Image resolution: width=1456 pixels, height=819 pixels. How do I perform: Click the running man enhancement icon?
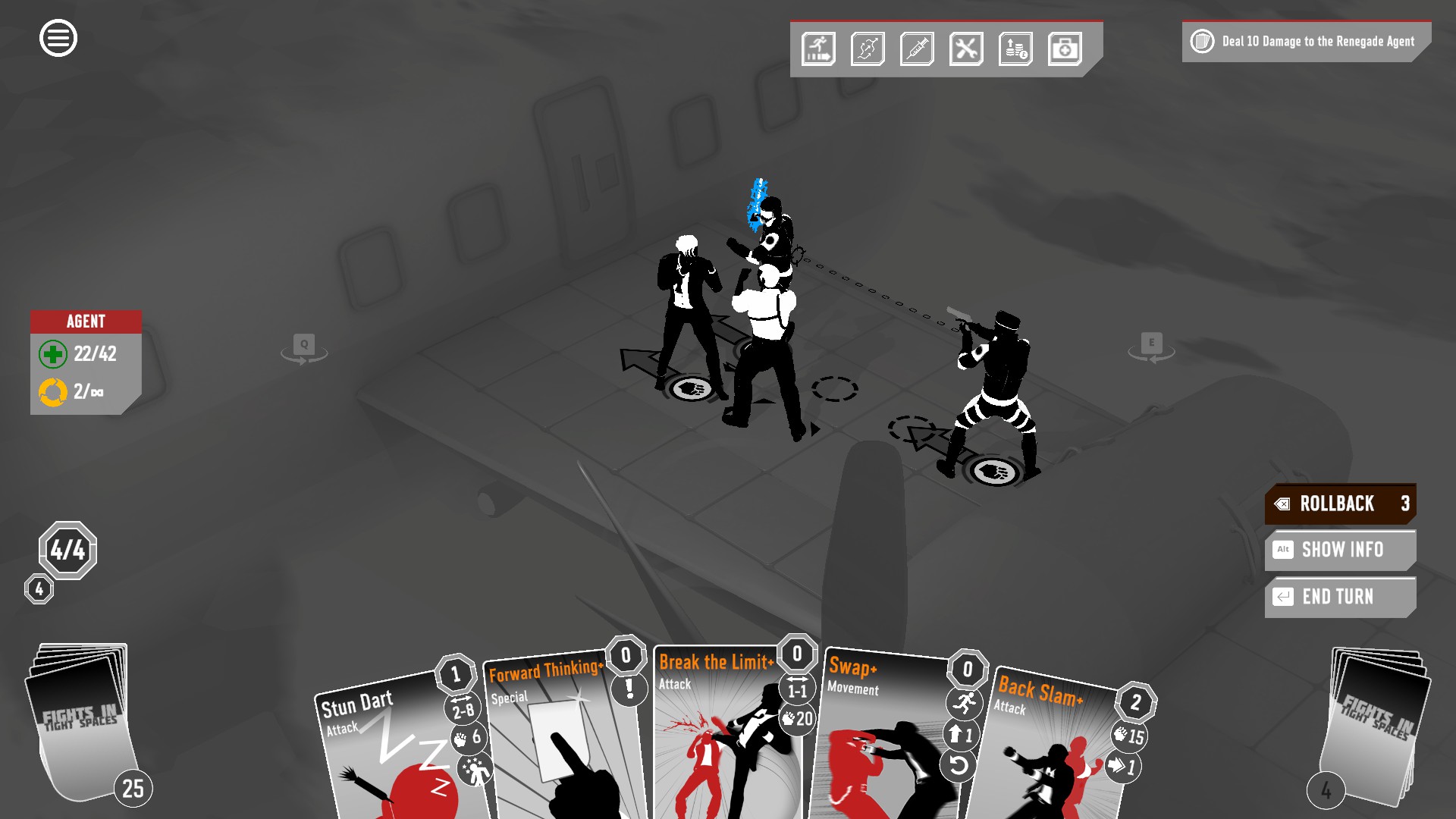point(818,49)
